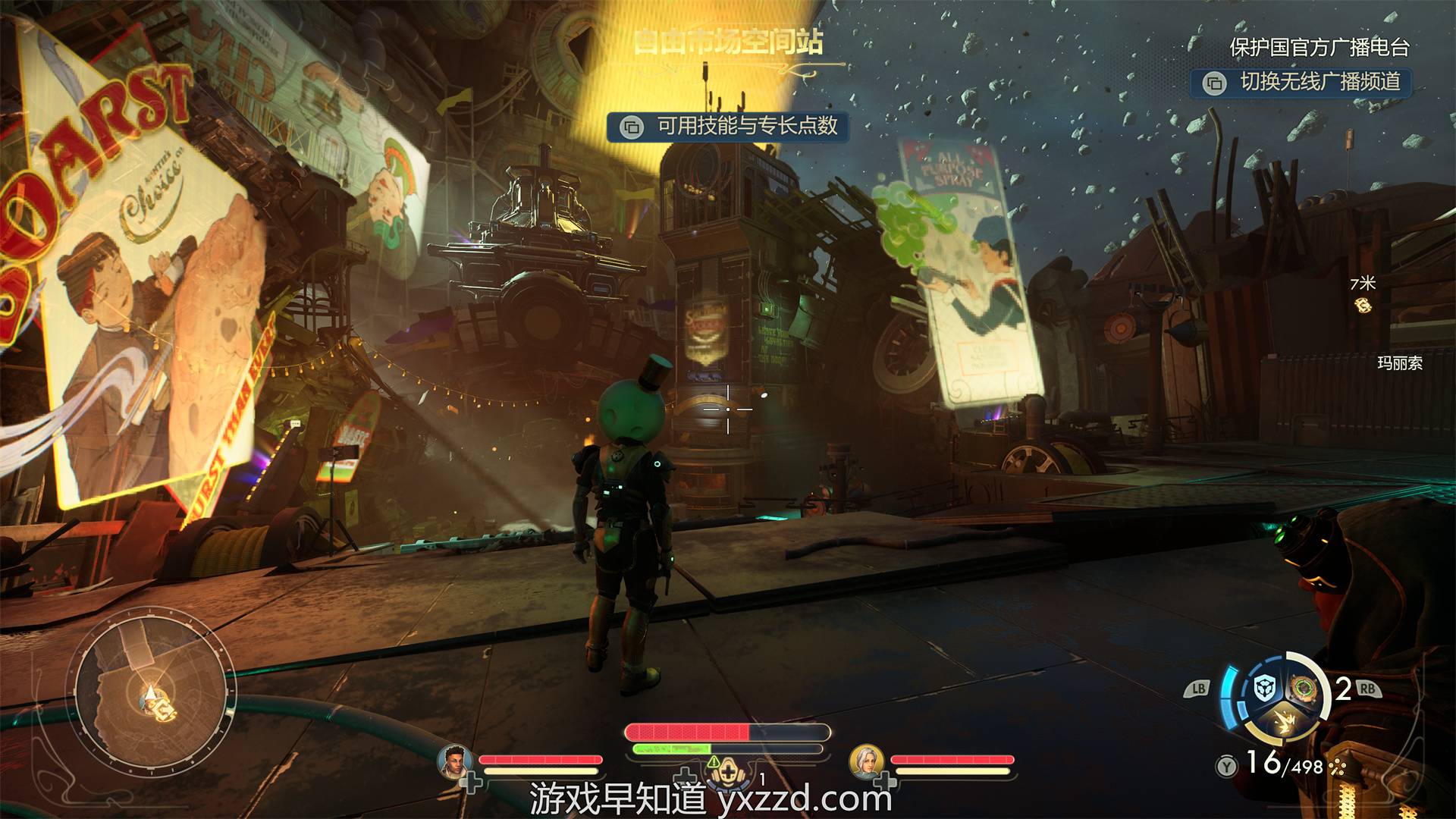Screen dimensions: 1456x819
Task: Use the medical inhaler icon
Action: coord(728,770)
